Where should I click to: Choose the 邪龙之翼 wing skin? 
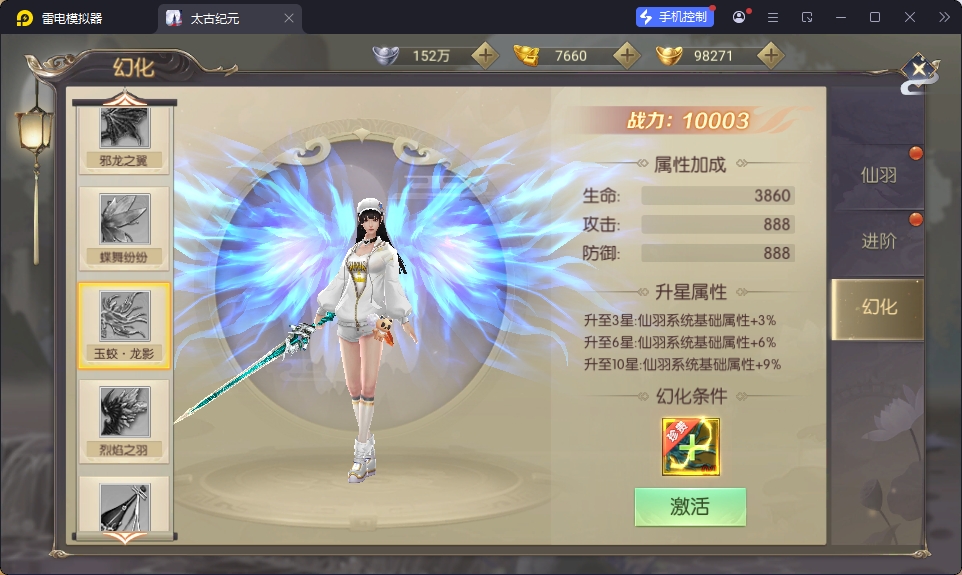pos(124,135)
